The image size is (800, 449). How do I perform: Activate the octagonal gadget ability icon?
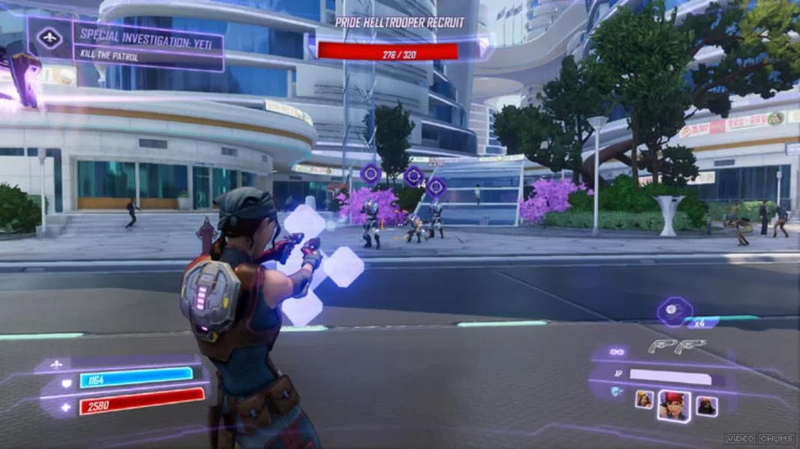click(x=674, y=311)
